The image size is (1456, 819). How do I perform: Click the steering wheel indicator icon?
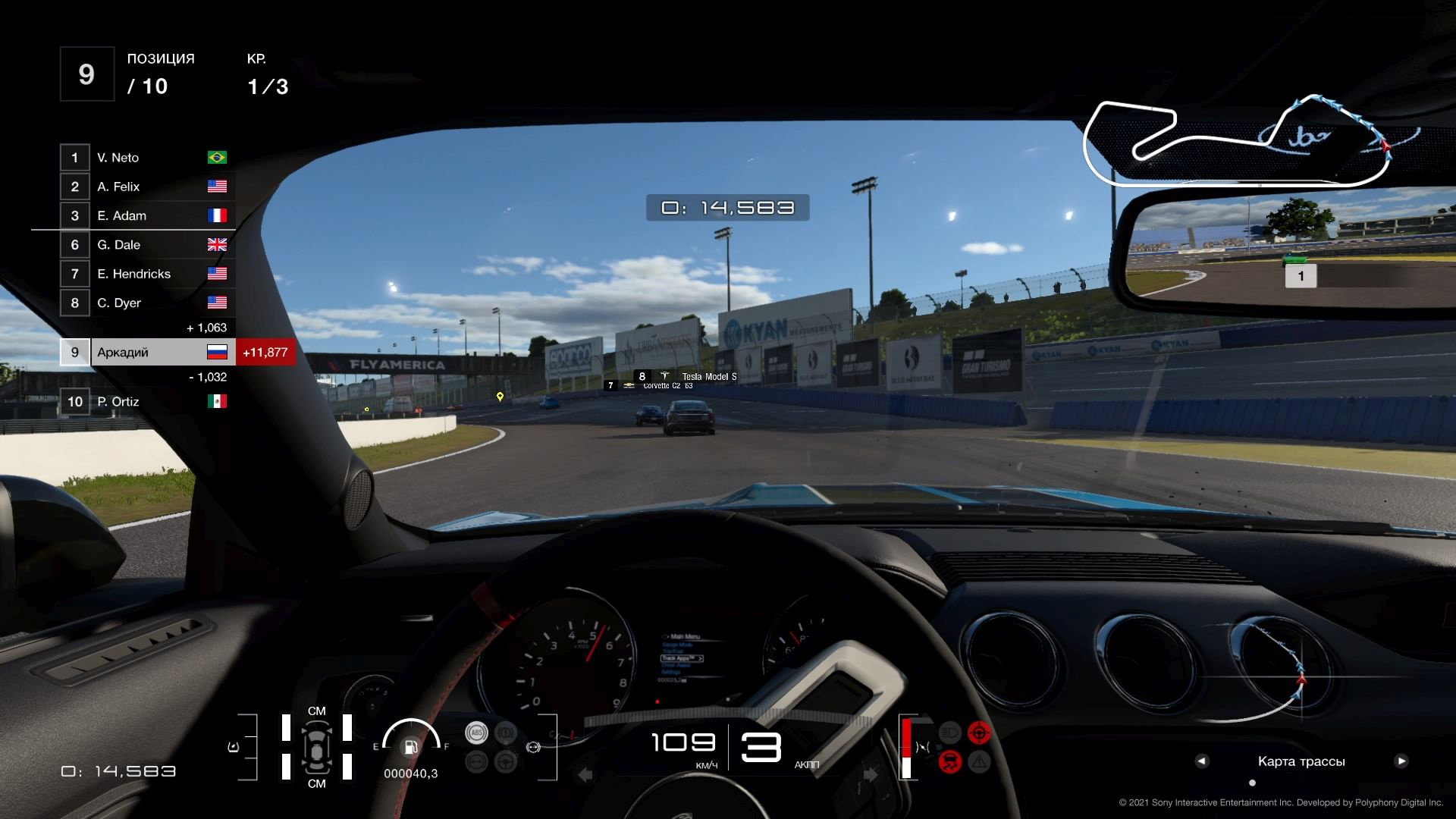pos(506,761)
